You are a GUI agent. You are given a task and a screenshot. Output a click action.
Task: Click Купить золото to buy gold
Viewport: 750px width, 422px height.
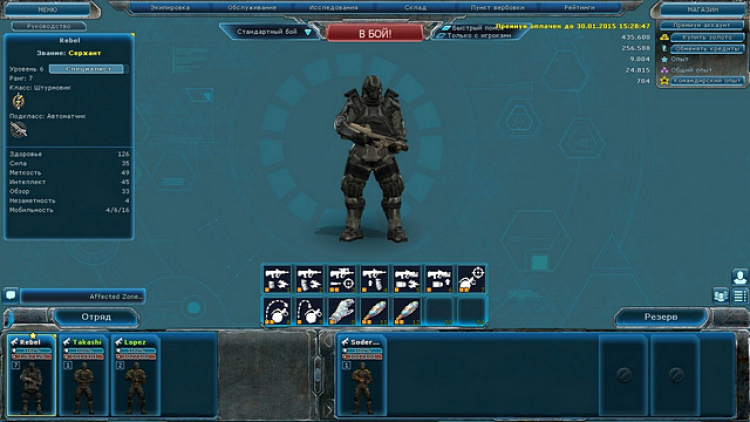(704, 37)
